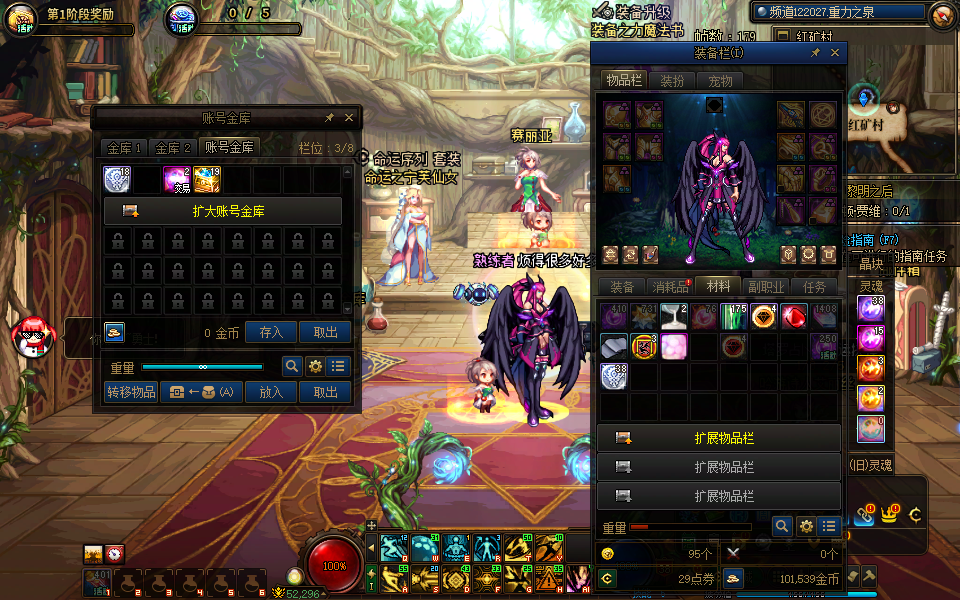
Task: Click the yellow 扩展物品栏 expand inventory button
Action: (719, 438)
